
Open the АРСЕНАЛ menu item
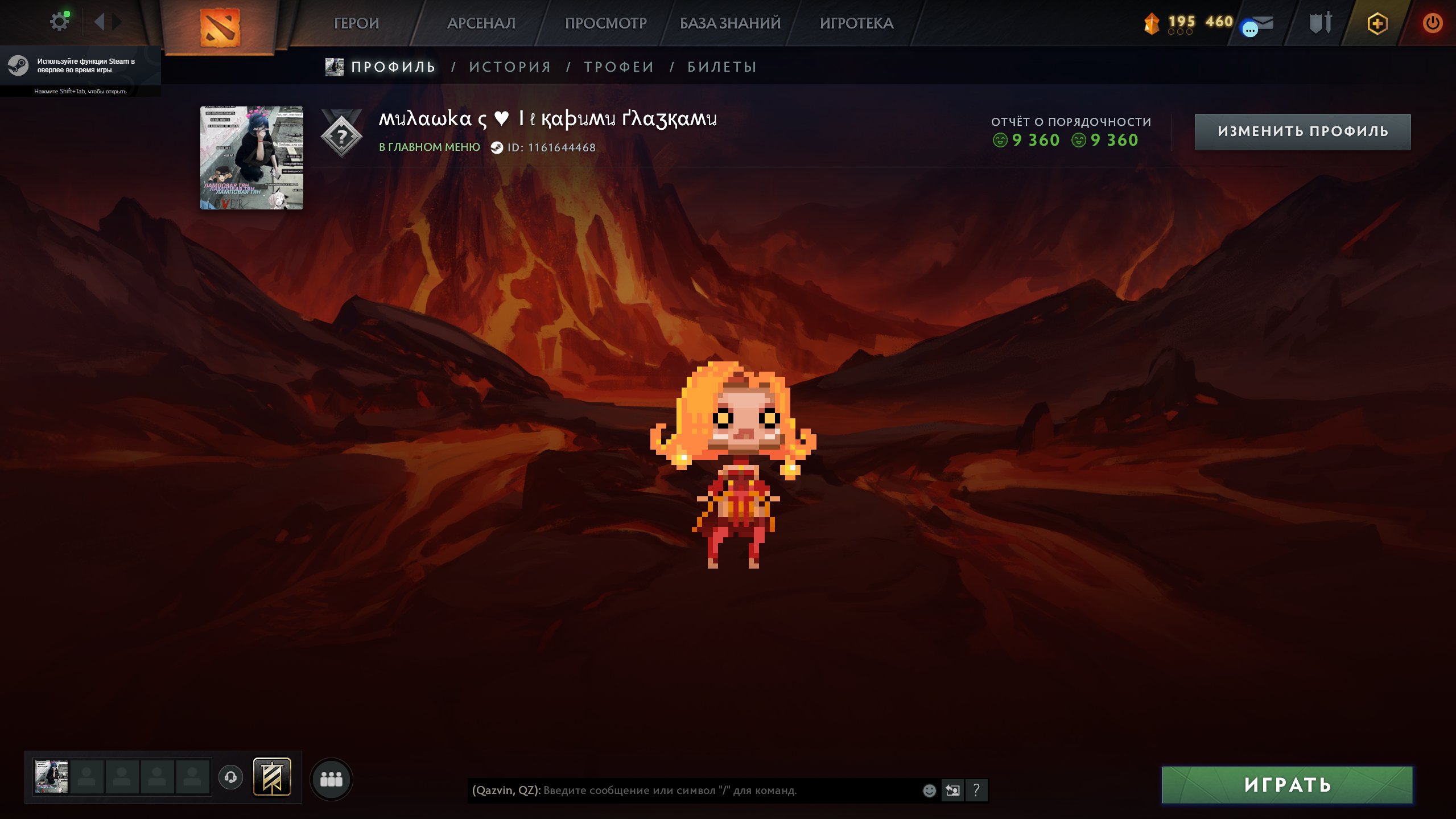pos(481,23)
